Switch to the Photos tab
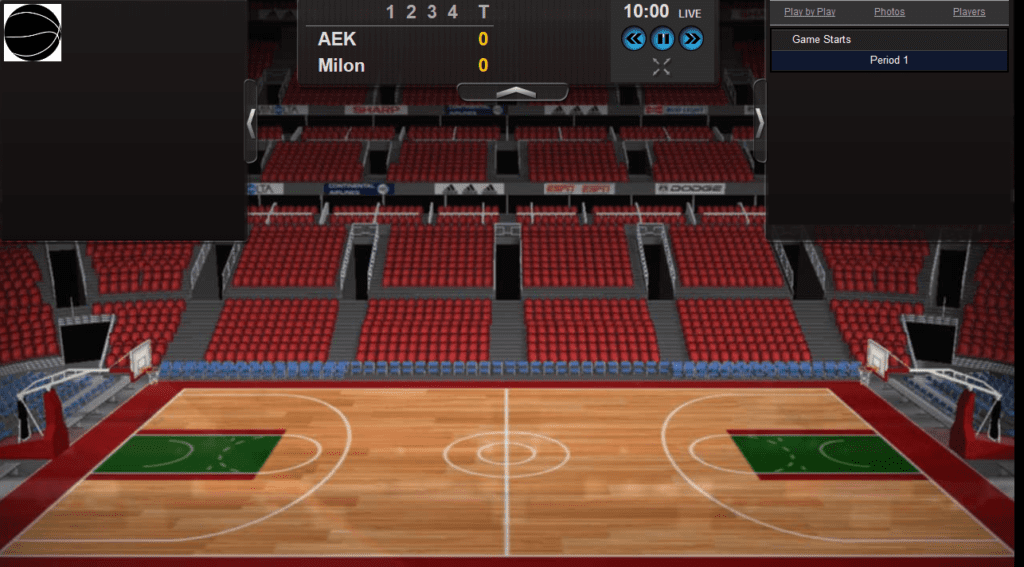 pos(889,12)
